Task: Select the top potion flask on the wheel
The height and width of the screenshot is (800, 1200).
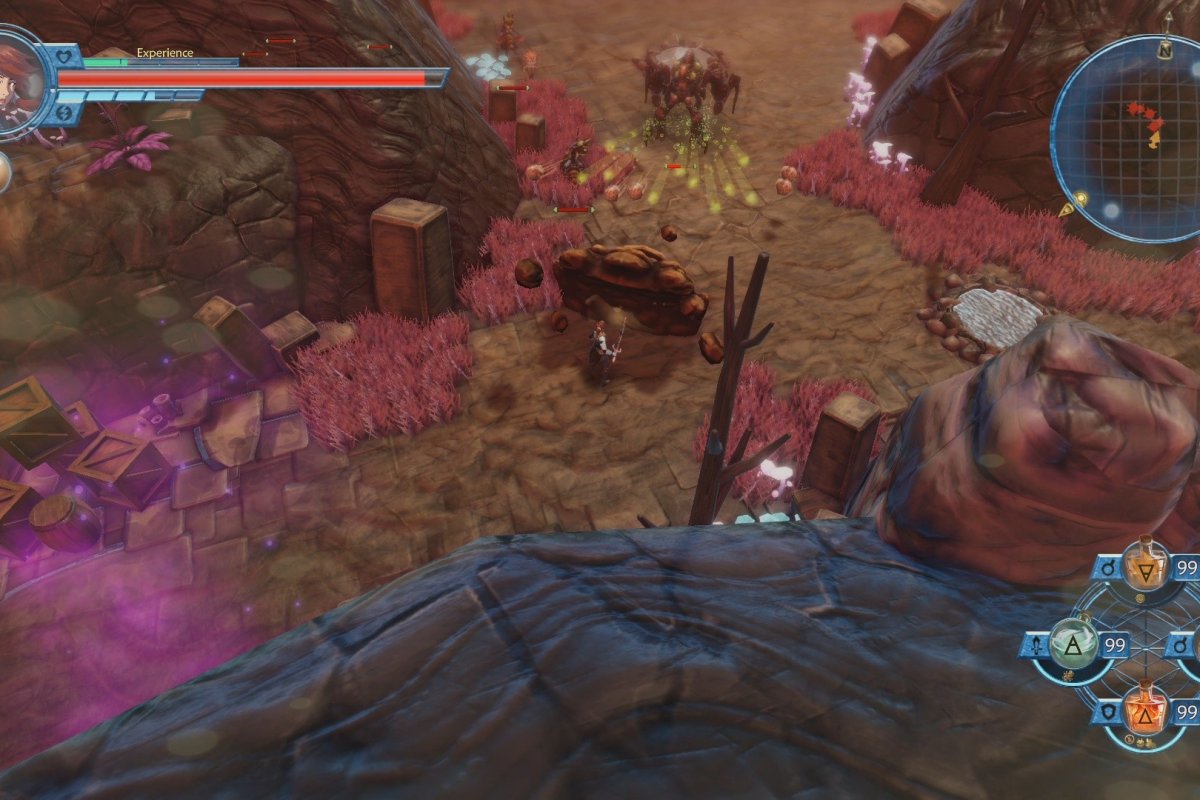Action: (1145, 566)
